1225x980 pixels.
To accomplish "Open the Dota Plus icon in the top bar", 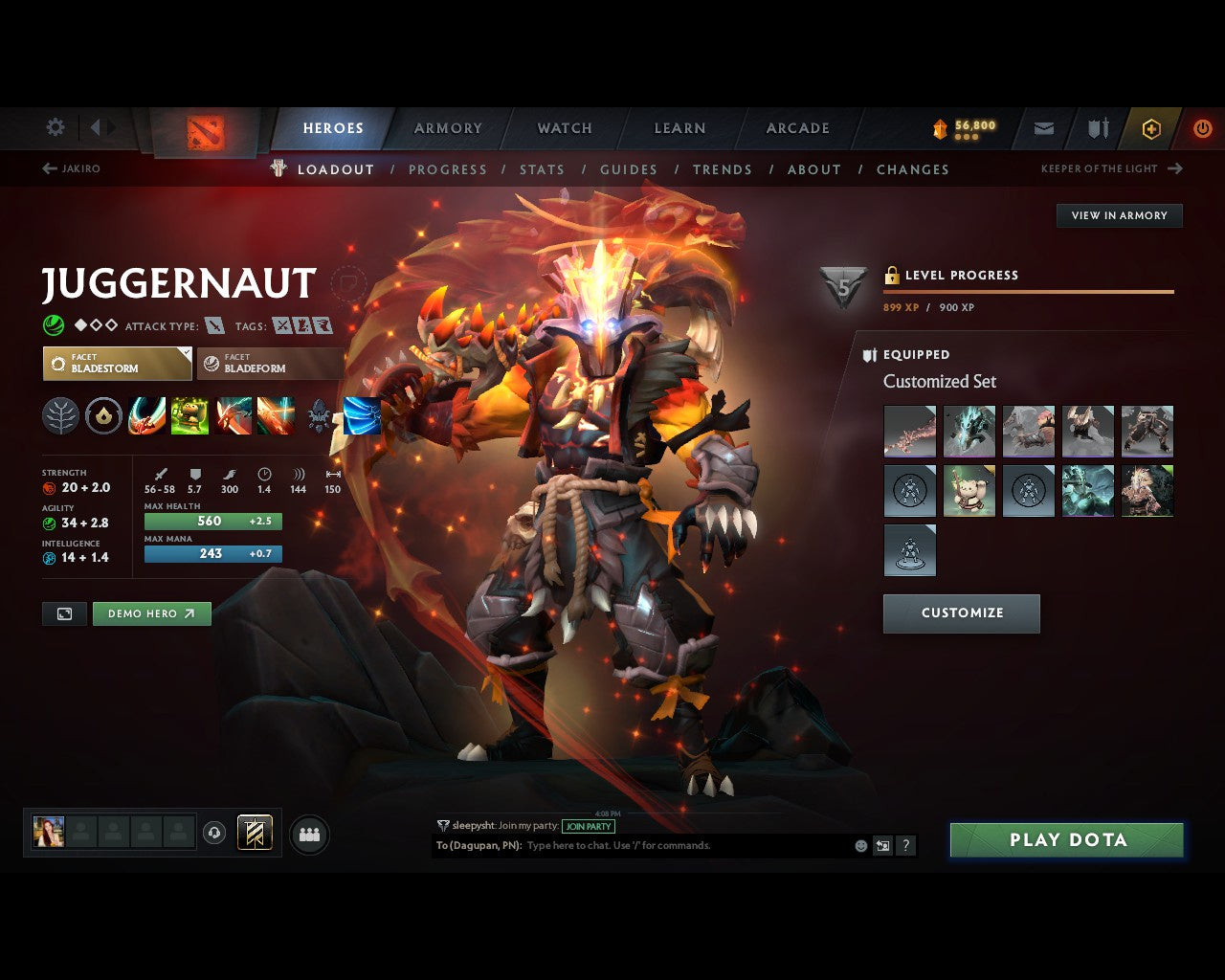I will [1151, 128].
